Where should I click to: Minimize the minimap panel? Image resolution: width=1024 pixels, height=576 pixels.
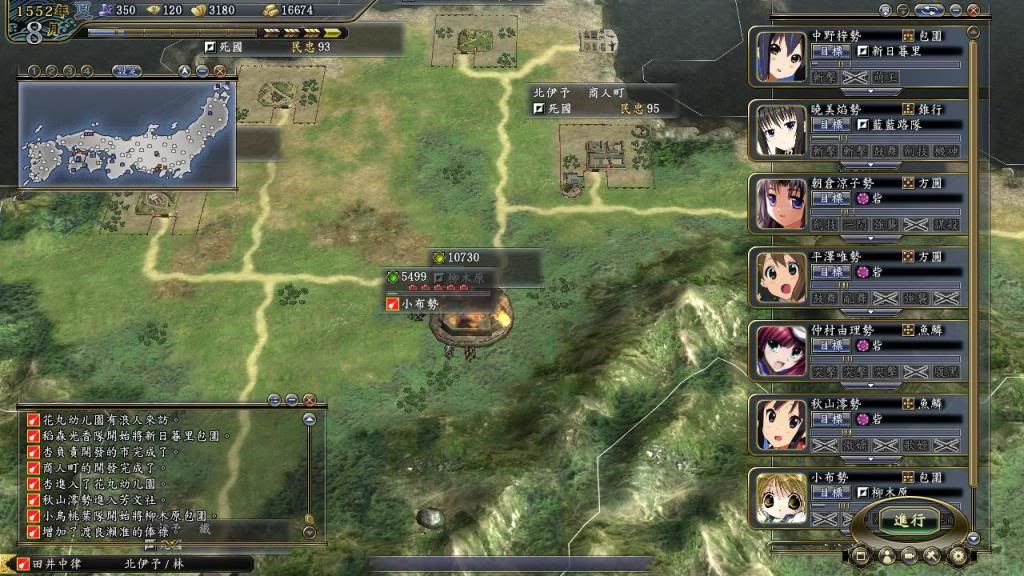[x=202, y=71]
